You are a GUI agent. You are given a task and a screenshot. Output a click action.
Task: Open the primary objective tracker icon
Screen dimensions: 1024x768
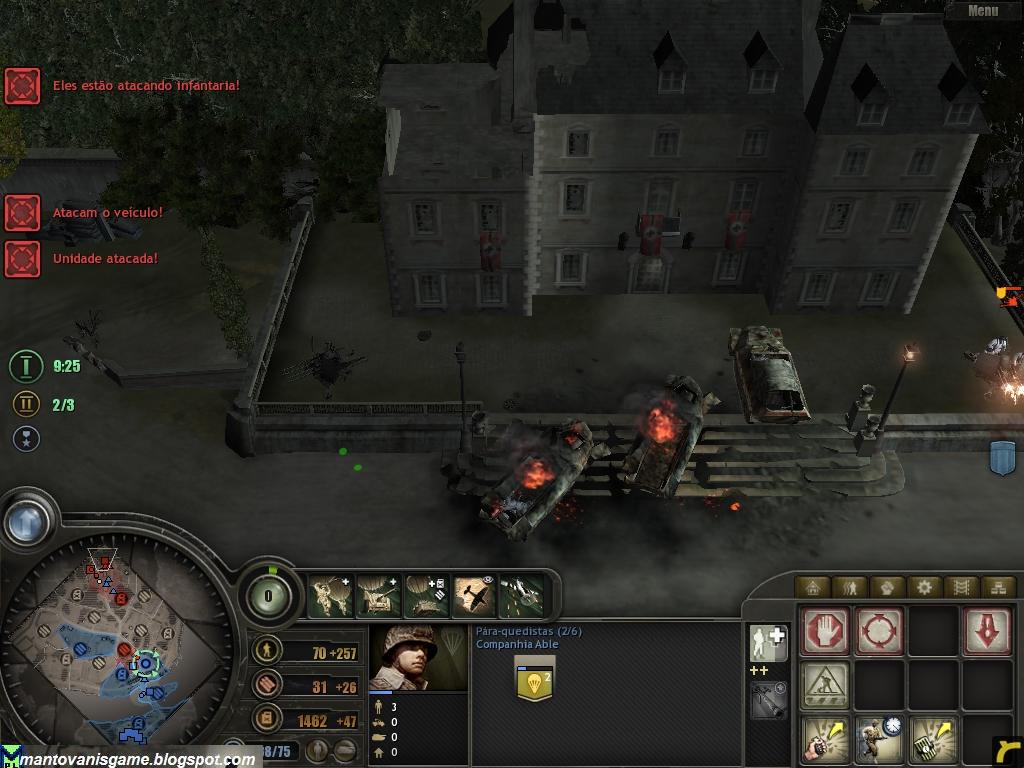26,366
